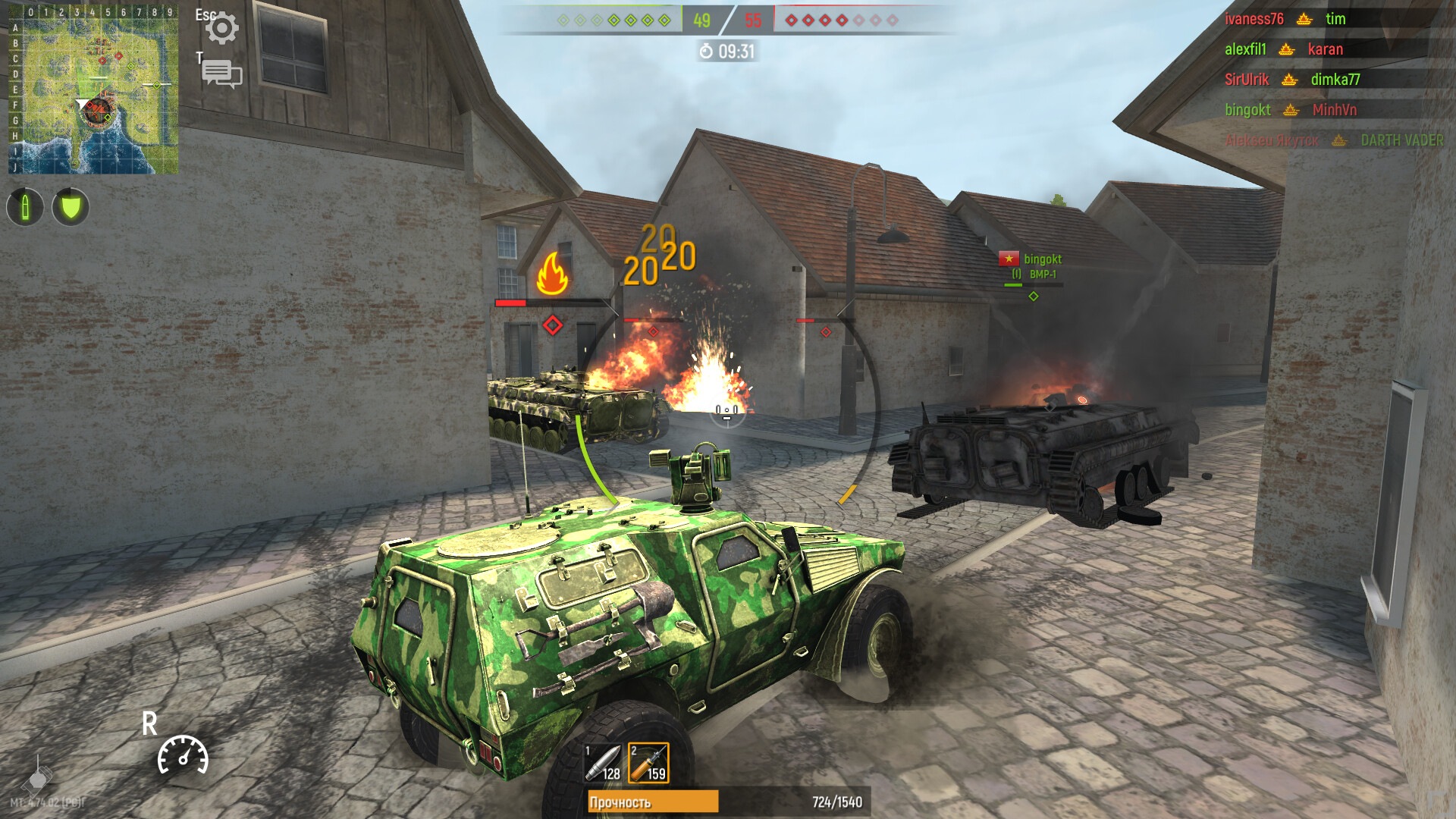Click player name DARTH VADER in the roster
The width and height of the screenshot is (1456, 819).
1401,140
